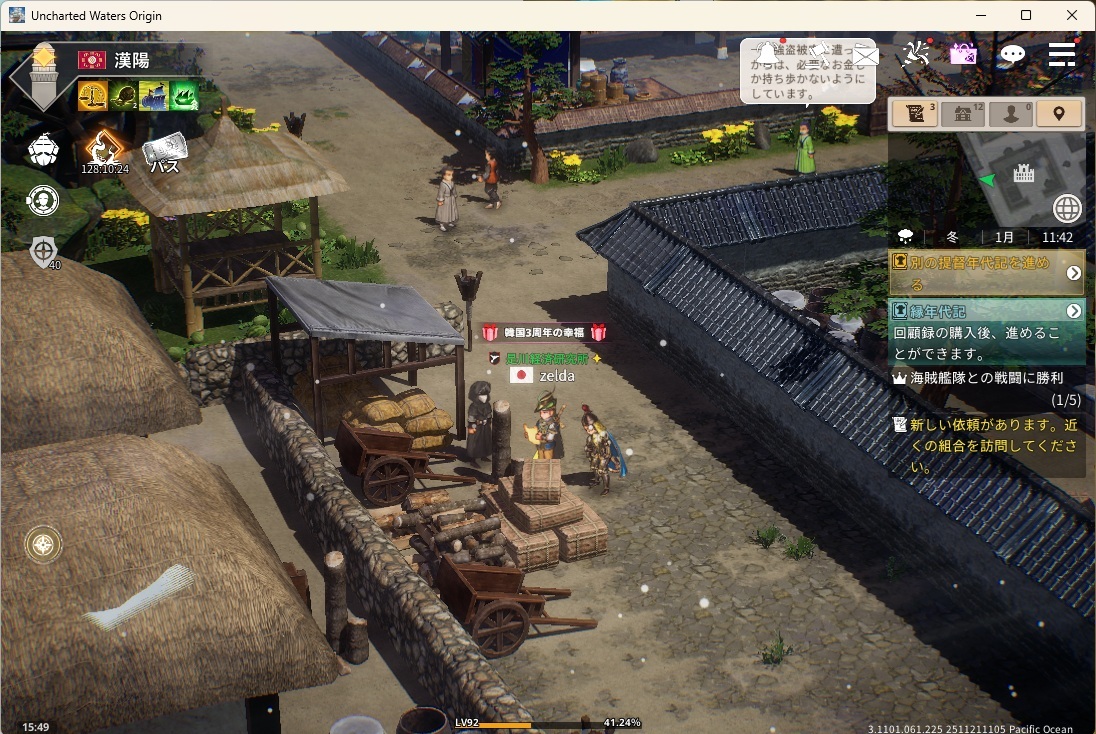The width and height of the screenshot is (1096, 734).
Task: Maximize the Uncharted Waters Origin window
Action: pyautogui.click(x=1025, y=15)
